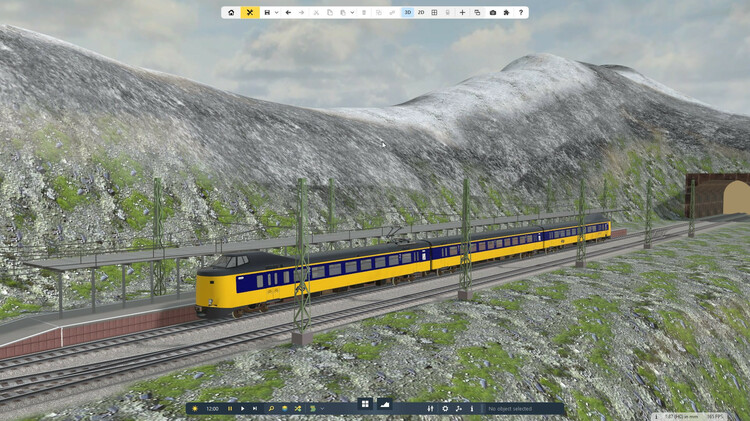750x421 pixels.
Task: Open help with the question mark
Action: 520,13
